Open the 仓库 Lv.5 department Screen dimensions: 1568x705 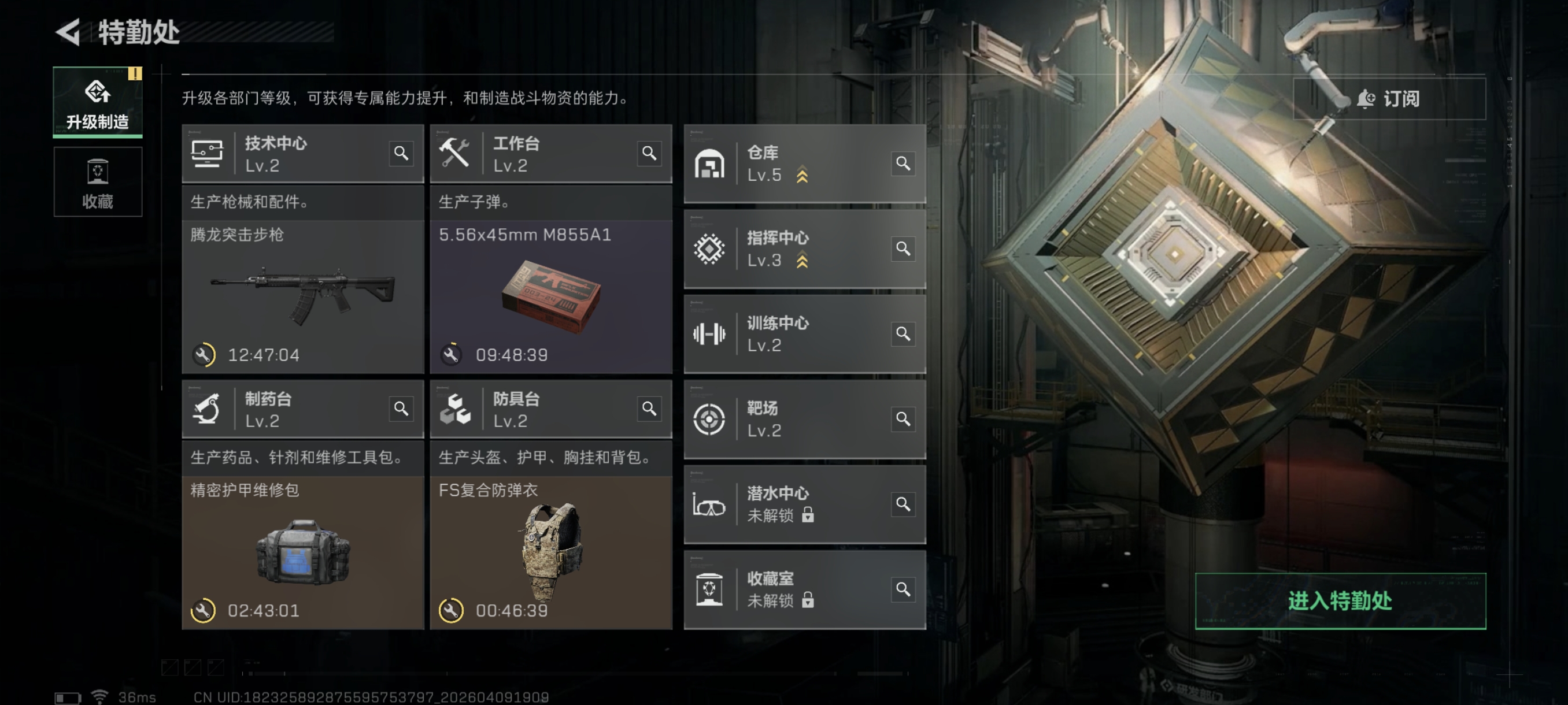click(x=792, y=164)
